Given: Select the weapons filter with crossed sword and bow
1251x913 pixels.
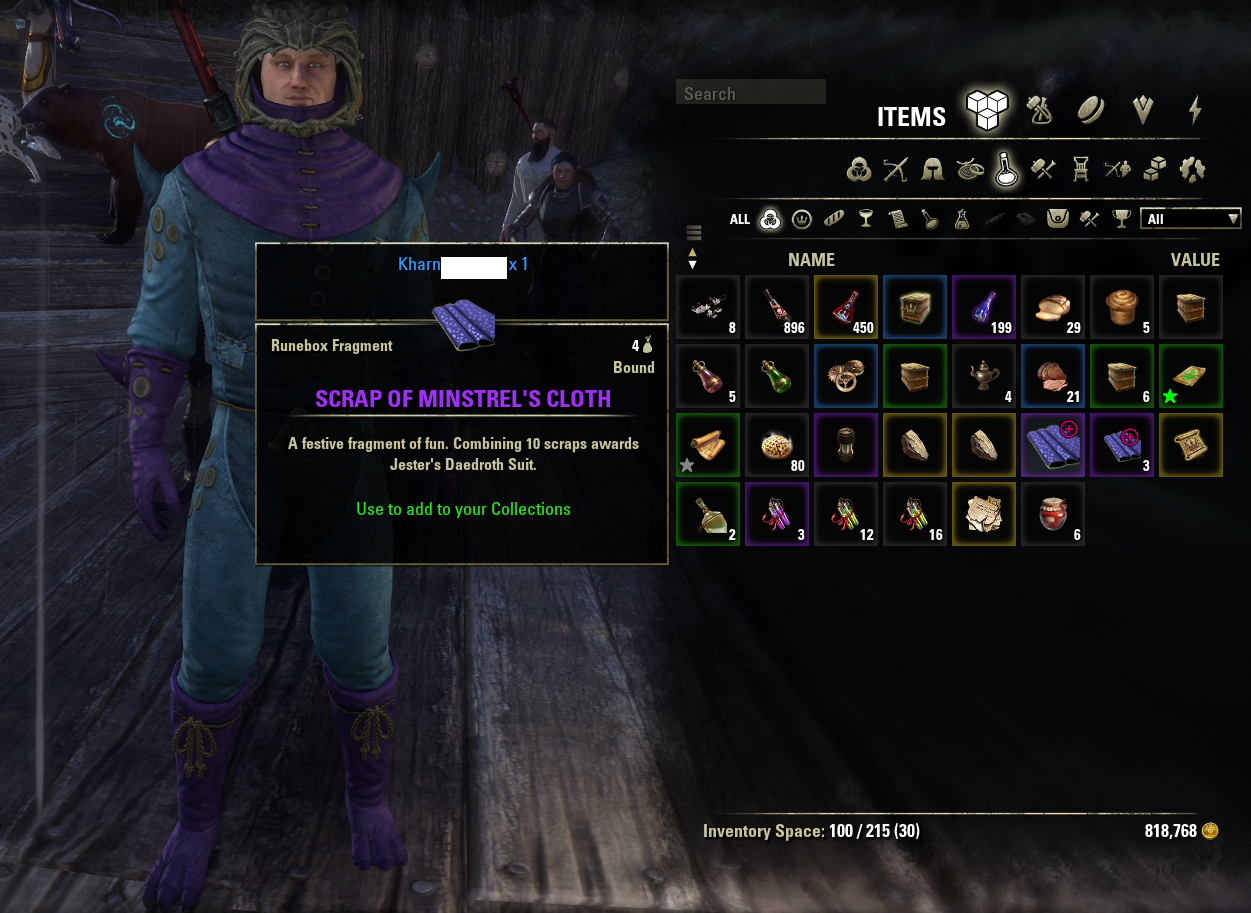Looking at the screenshot, I should click(895, 170).
